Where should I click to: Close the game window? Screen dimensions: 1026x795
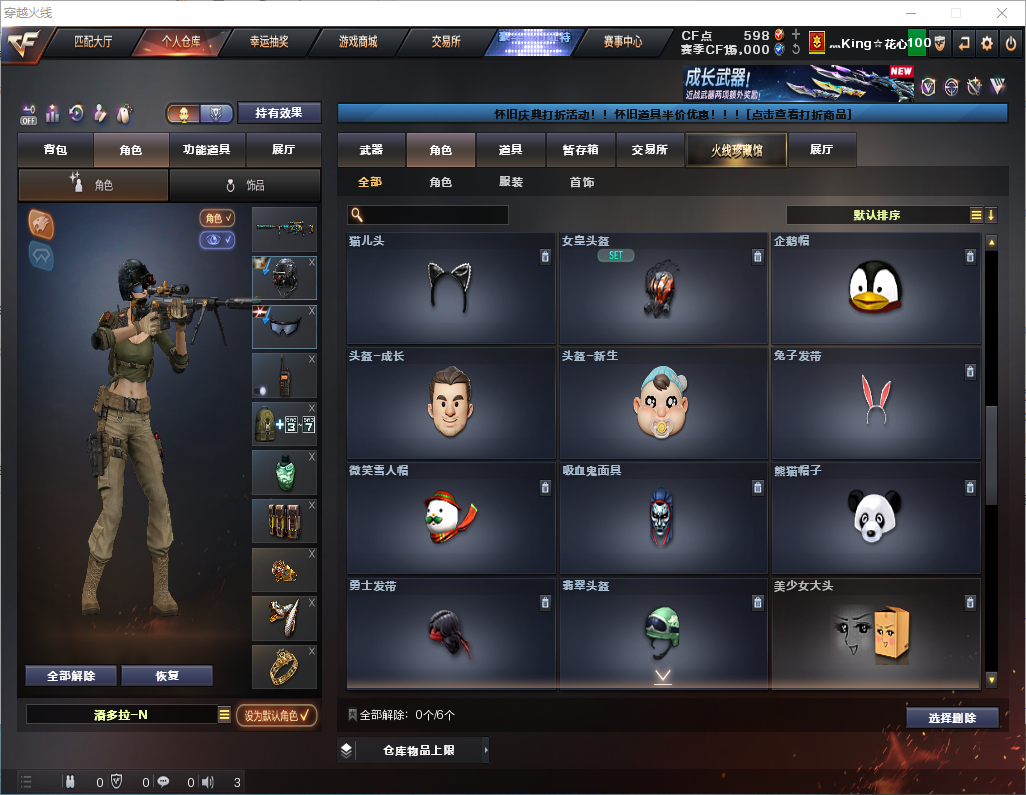1001,13
